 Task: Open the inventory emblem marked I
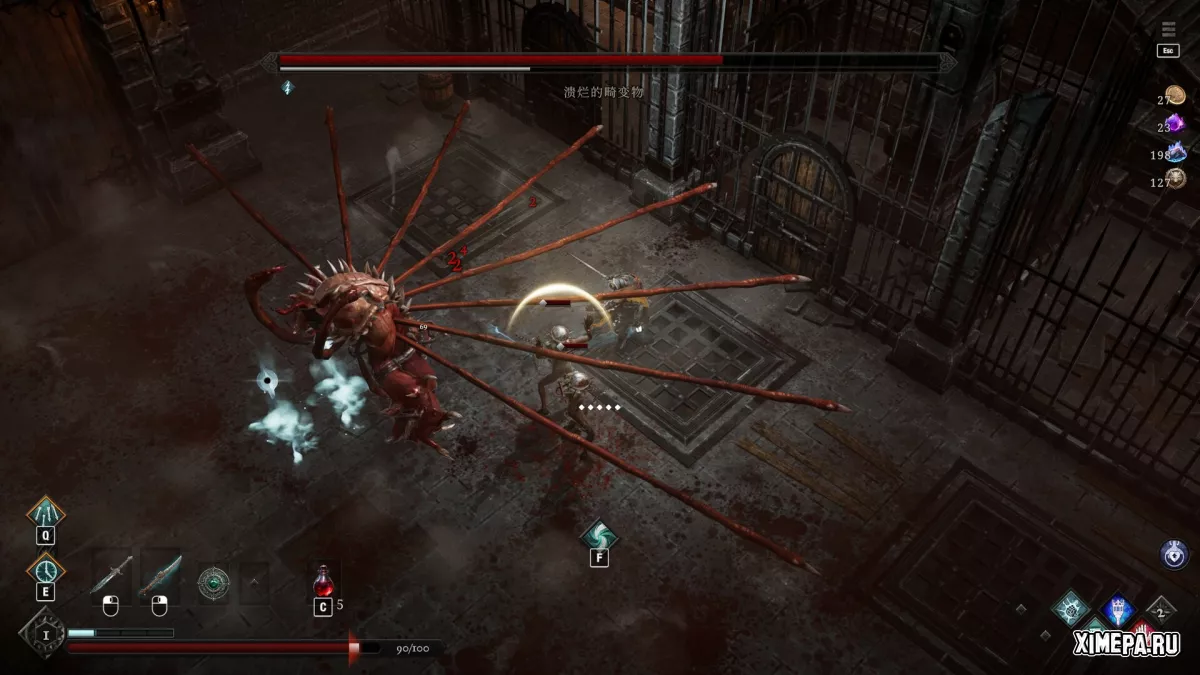point(43,632)
